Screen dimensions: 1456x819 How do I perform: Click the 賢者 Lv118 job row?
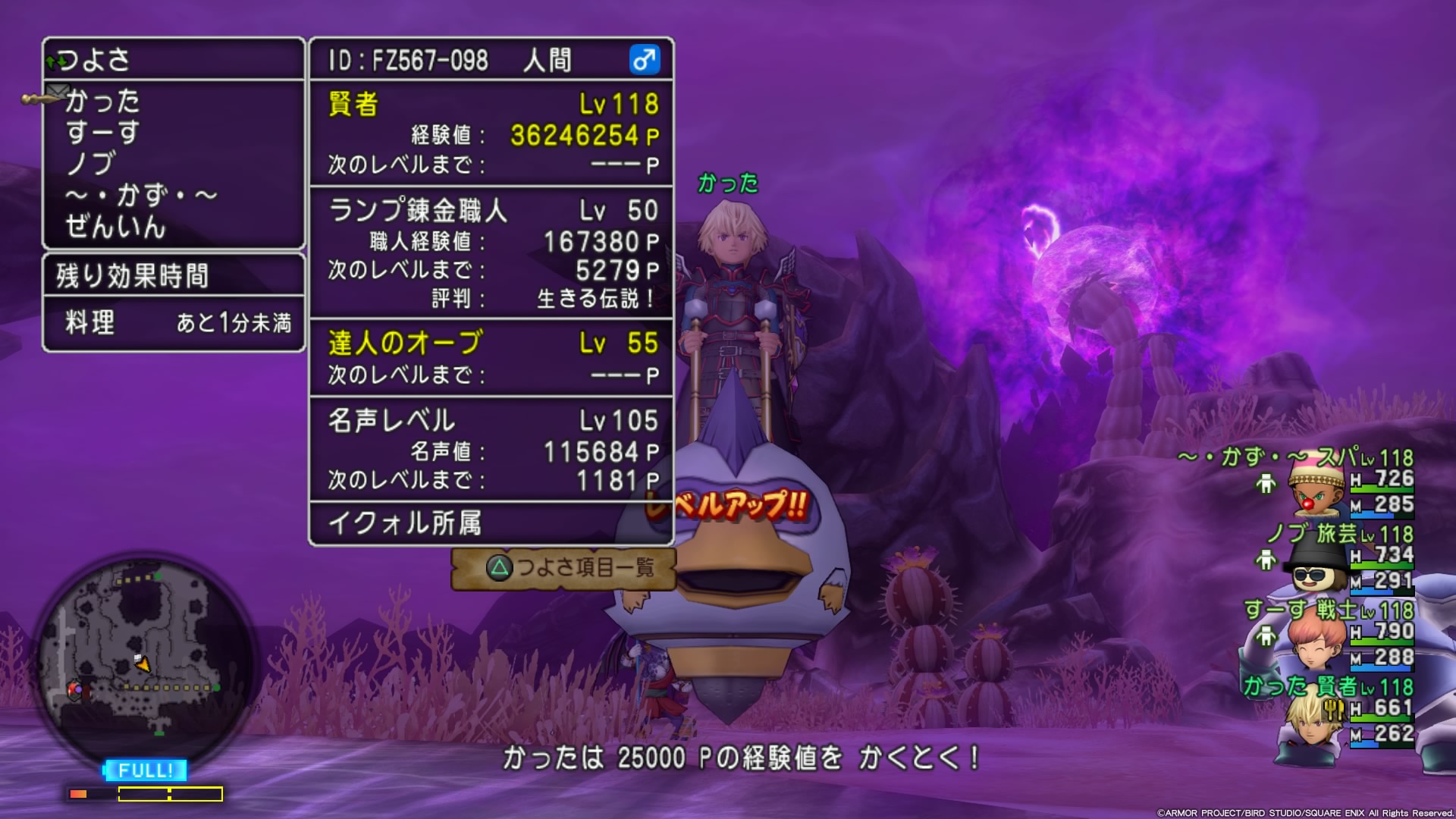coord(491,104)
